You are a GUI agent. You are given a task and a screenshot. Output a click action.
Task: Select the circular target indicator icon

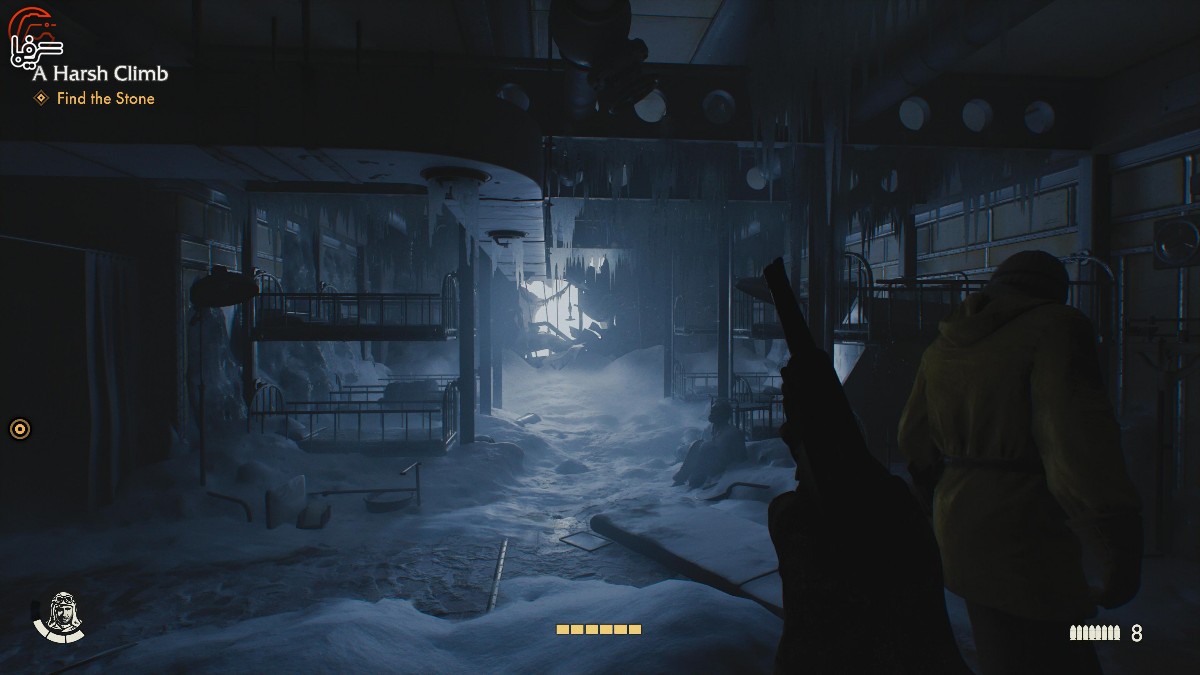click(20, 429)
